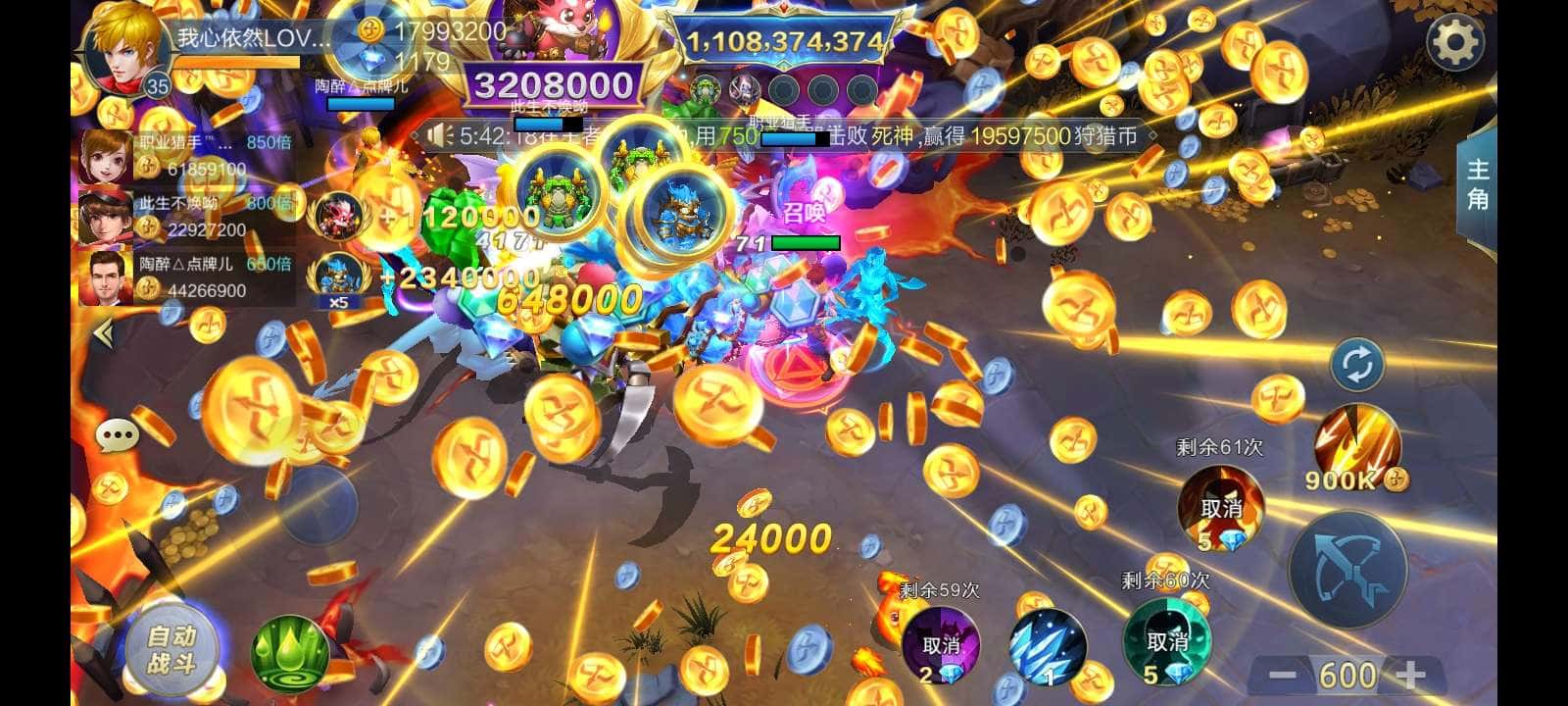Select player 职业猎手 in the ranking list
This screenshot has height=706, width=1568.
tap(186, 155)
